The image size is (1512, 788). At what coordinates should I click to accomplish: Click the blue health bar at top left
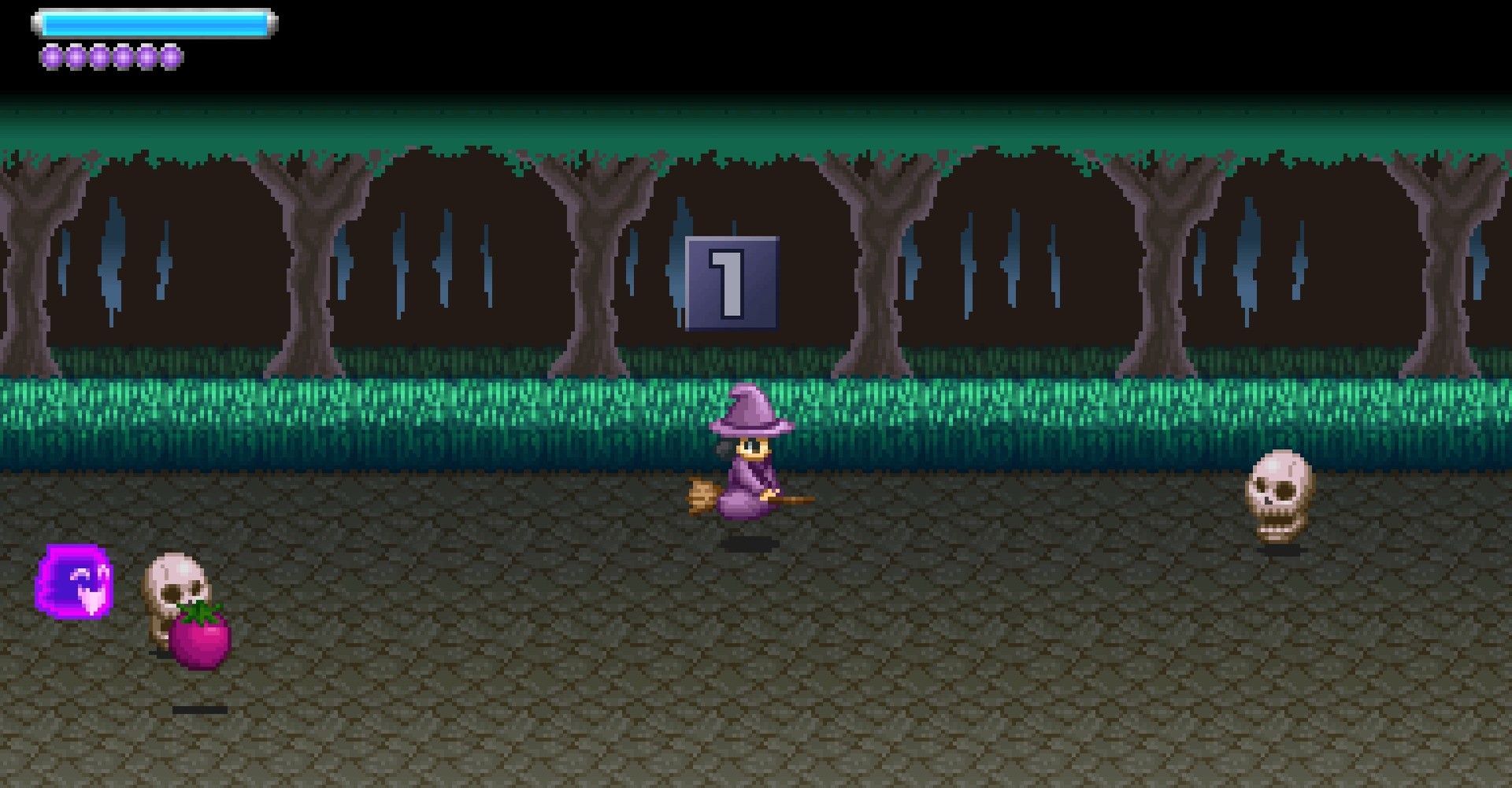click(154, 22)
